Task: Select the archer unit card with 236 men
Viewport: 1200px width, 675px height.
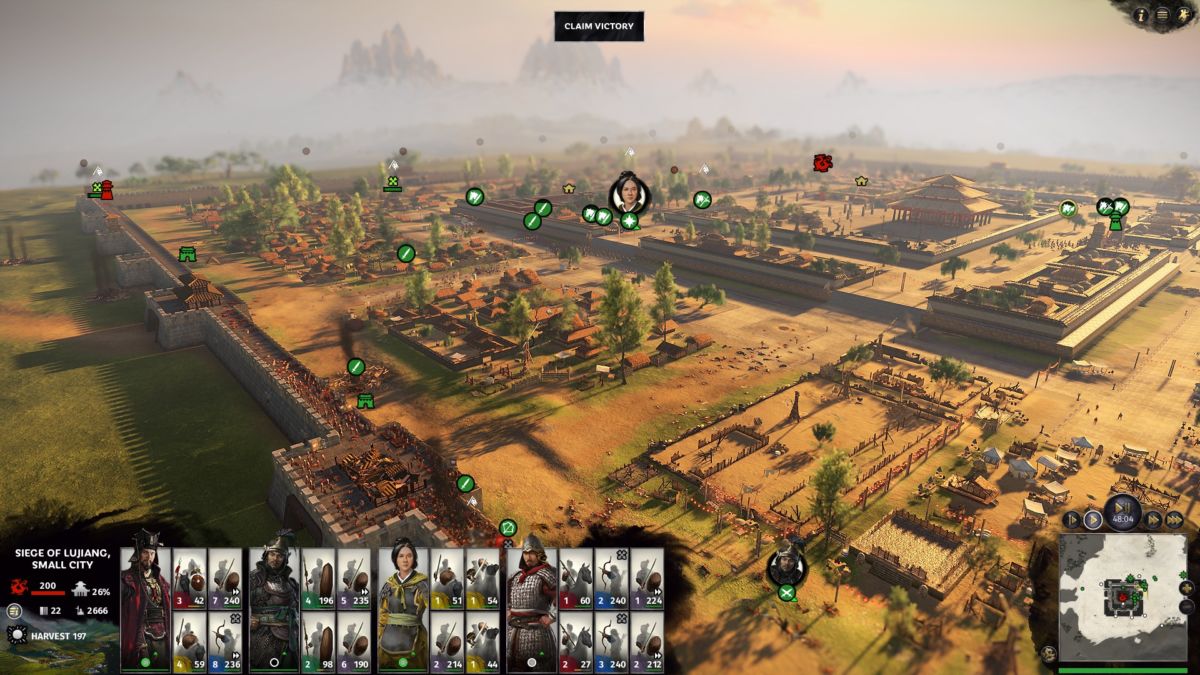Action: (224, 640)
